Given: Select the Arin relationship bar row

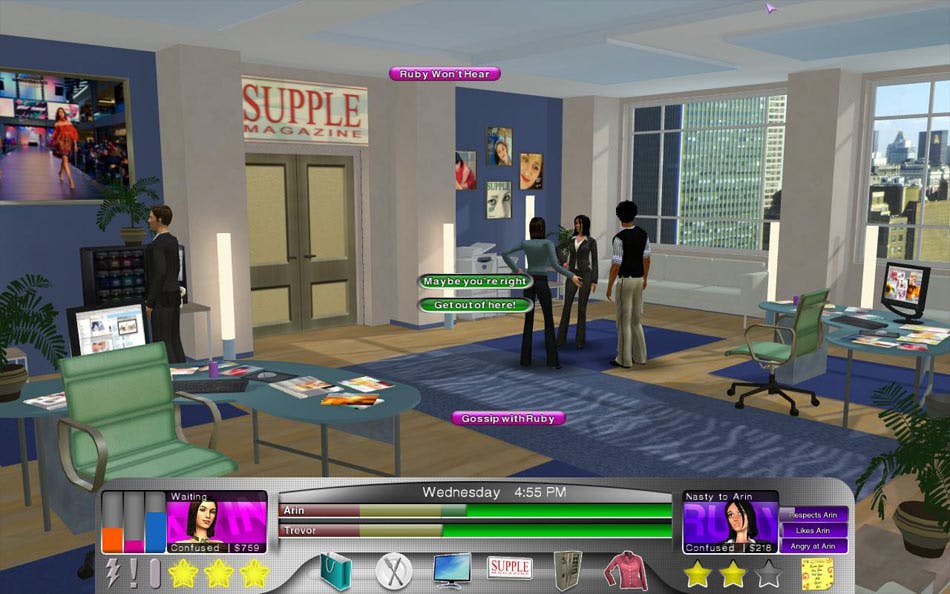Looking at the screenshot, I should [x=475, y=511].
